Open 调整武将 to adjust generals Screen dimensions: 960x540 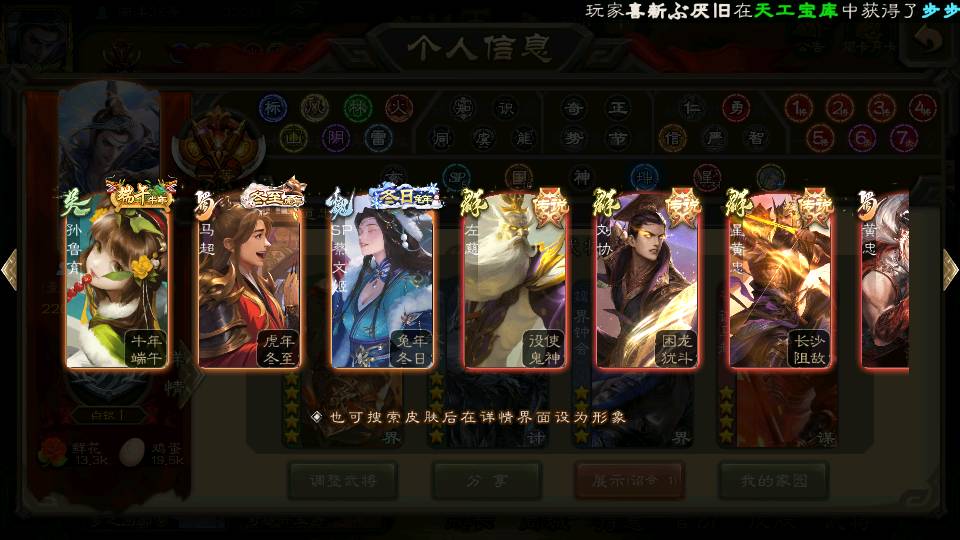(x=343, y=481)
